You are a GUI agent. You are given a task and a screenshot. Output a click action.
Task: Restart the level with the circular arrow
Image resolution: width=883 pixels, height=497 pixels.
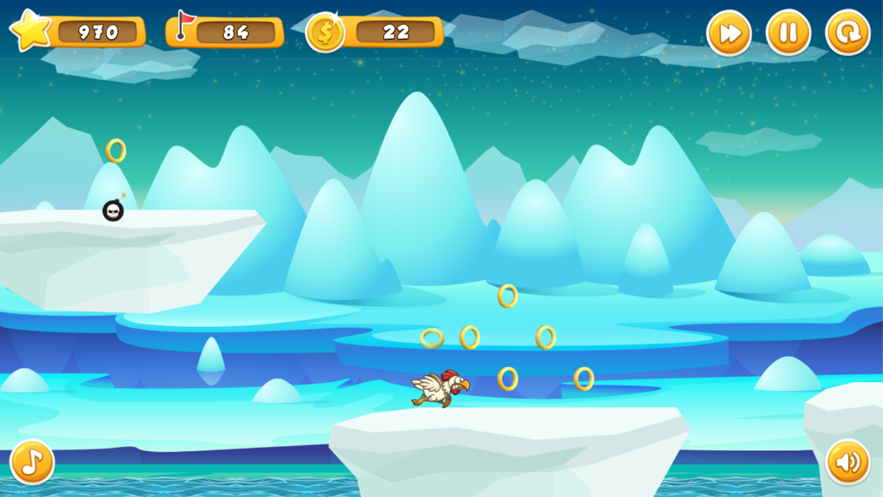[x=847, y=33]
